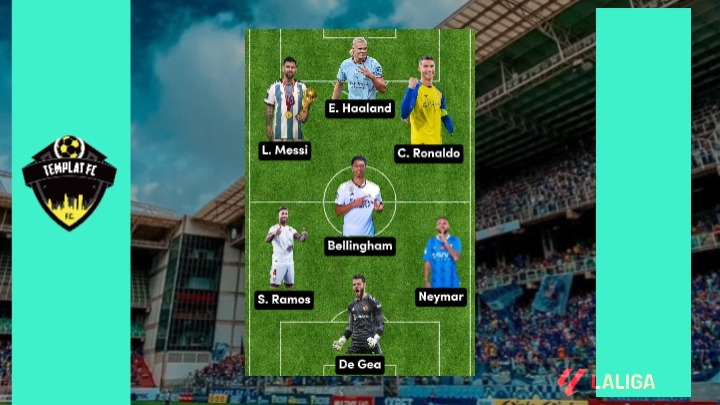Screen dimensions: 720x405
Task: Click the Templat FC badge logo
Action: tap(69, 182)
